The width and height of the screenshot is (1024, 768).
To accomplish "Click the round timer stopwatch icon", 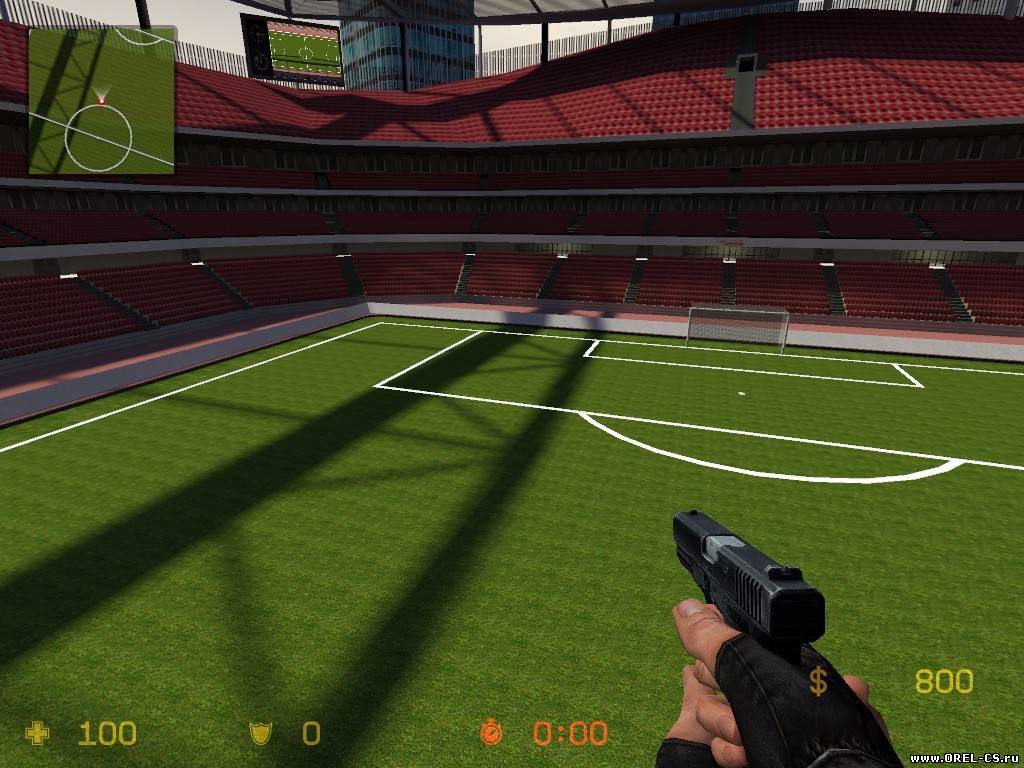I will click(x=490, y=733).
